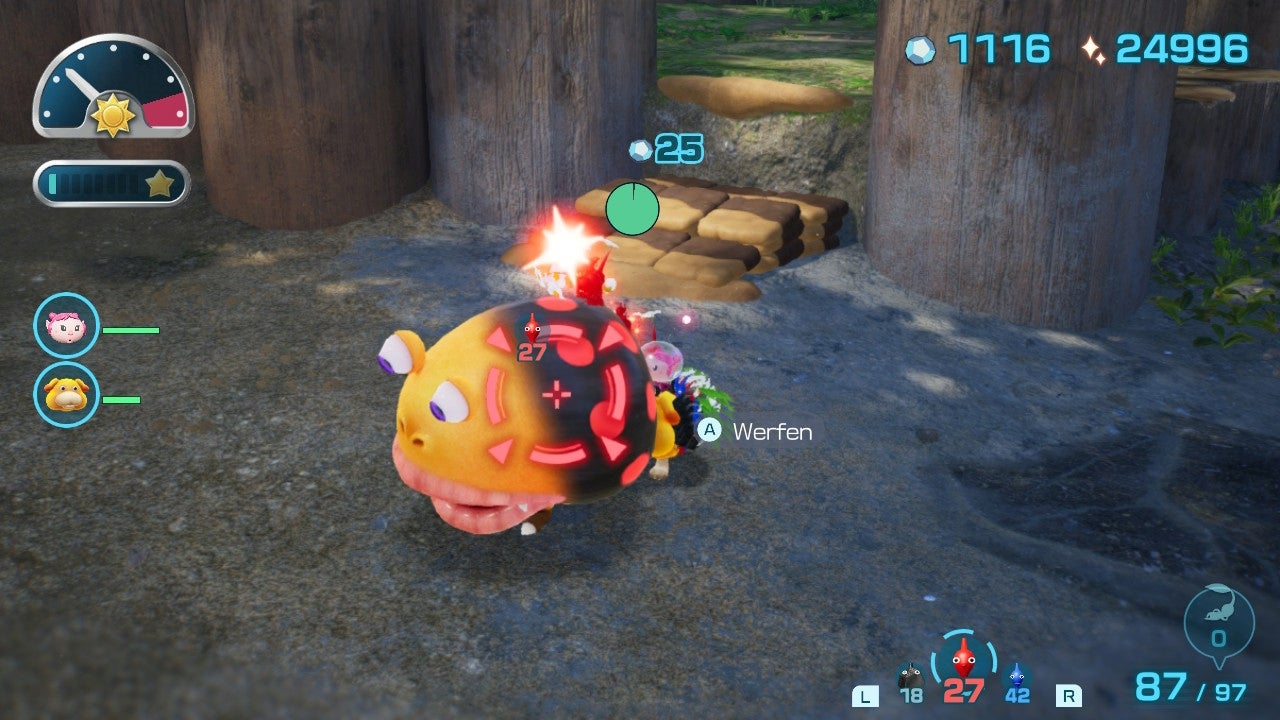The height and width of the screenshot is (720, 1280).
Task: Click the raw material gem icon
Action: click(x=920, y=47)
